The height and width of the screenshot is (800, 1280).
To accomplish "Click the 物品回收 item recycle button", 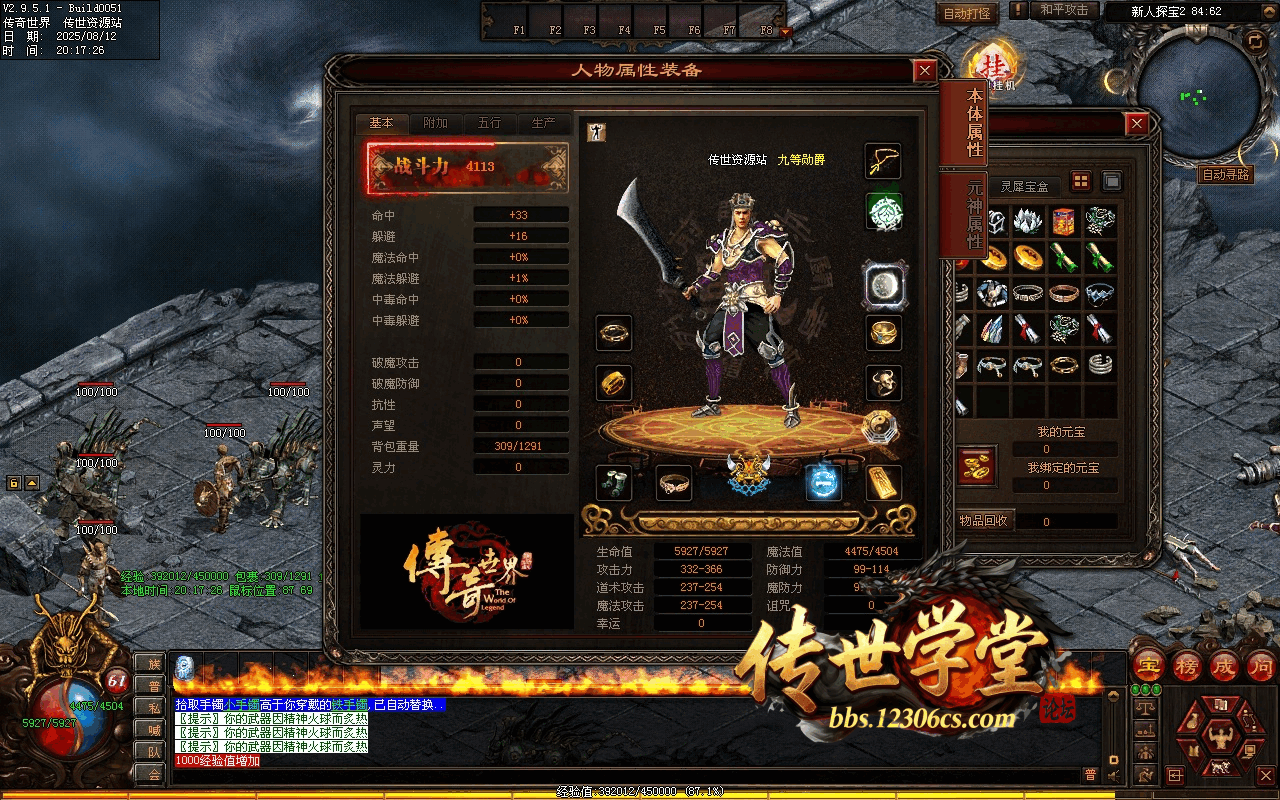I will (985, 520).
